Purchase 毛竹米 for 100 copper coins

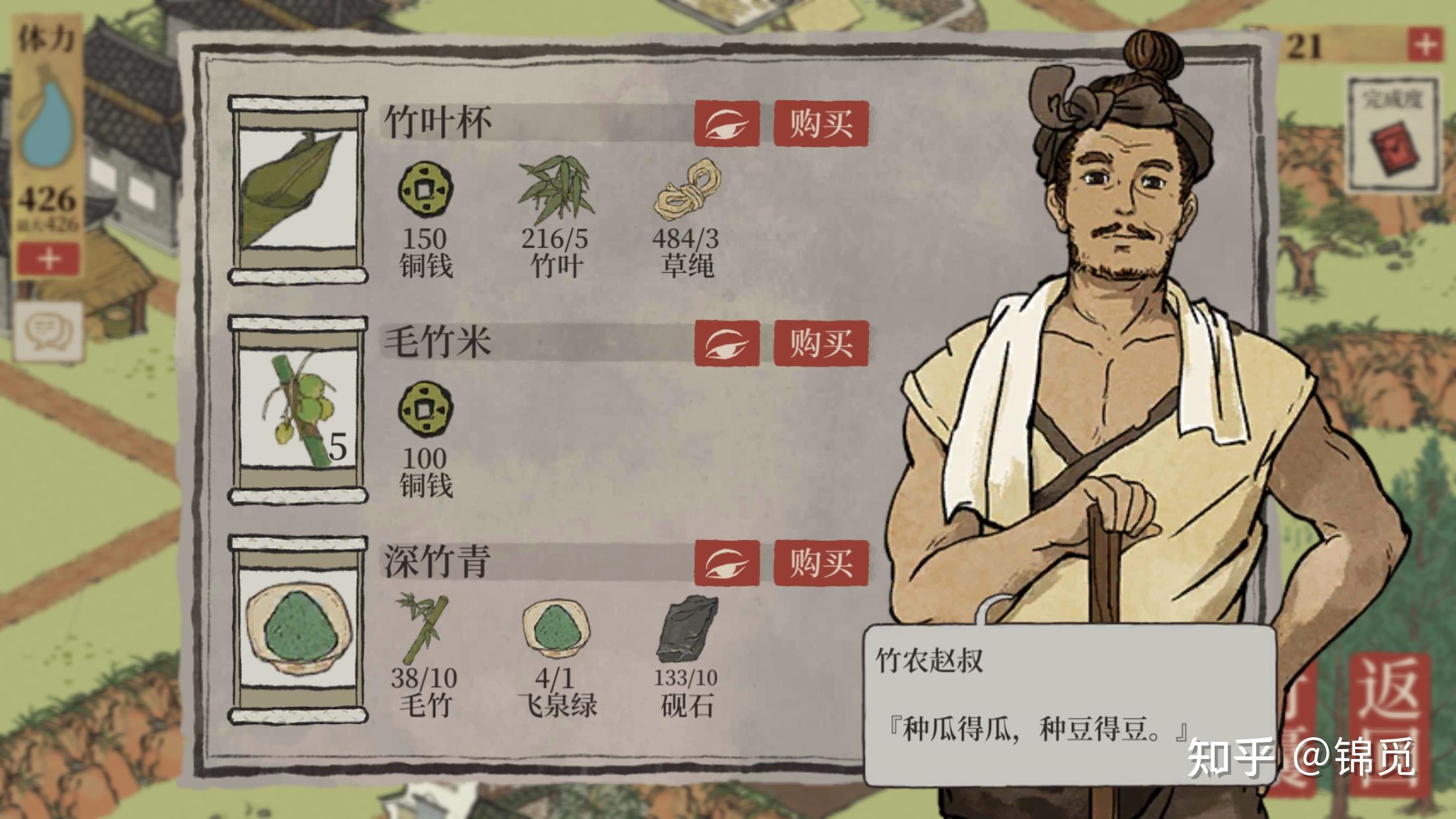tap(820, 343)
